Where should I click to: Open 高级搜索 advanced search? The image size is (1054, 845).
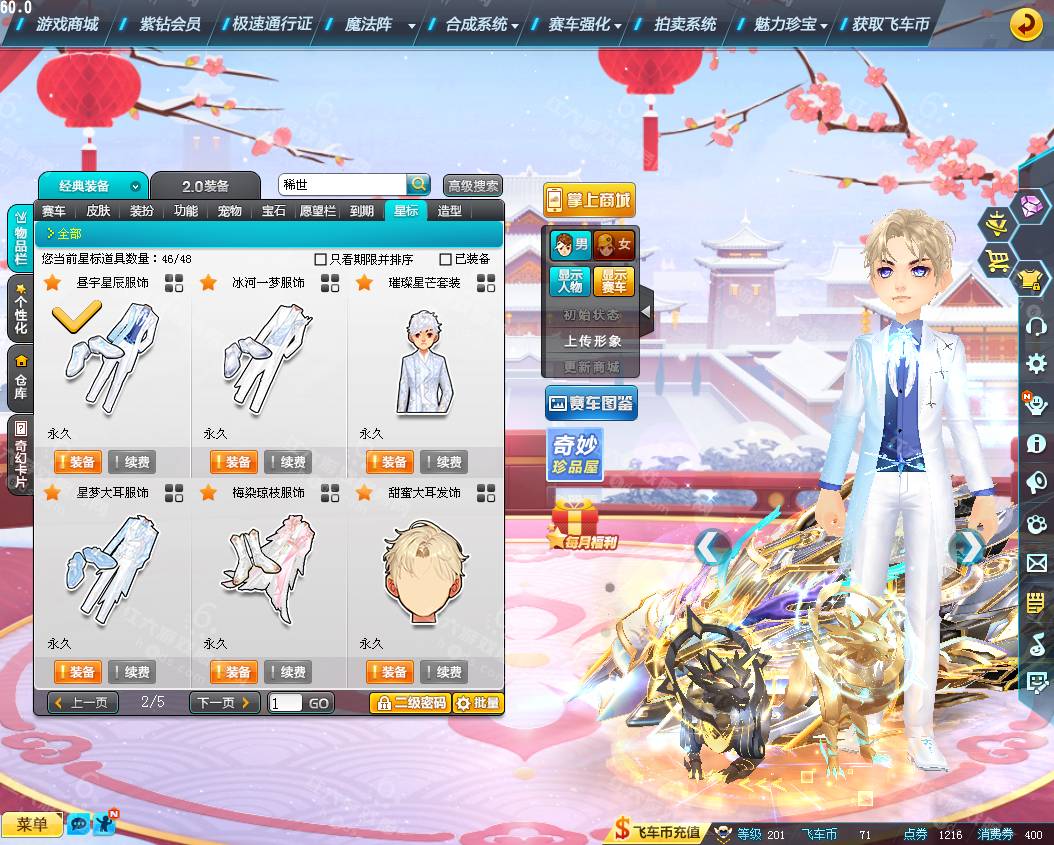point(473,186)
